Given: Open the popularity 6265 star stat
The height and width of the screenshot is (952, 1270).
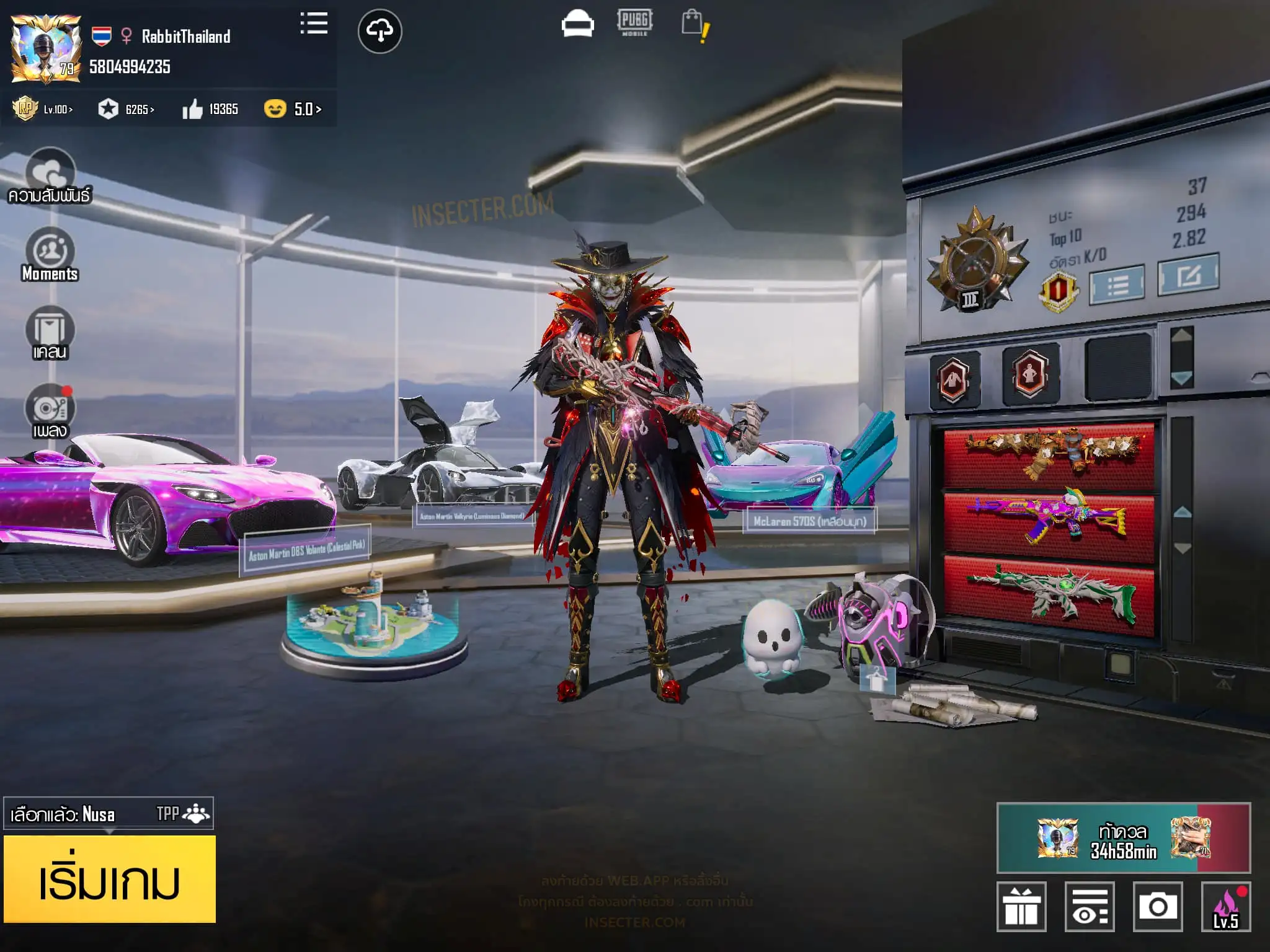Looking at the screenshot, I should (127, 110).
